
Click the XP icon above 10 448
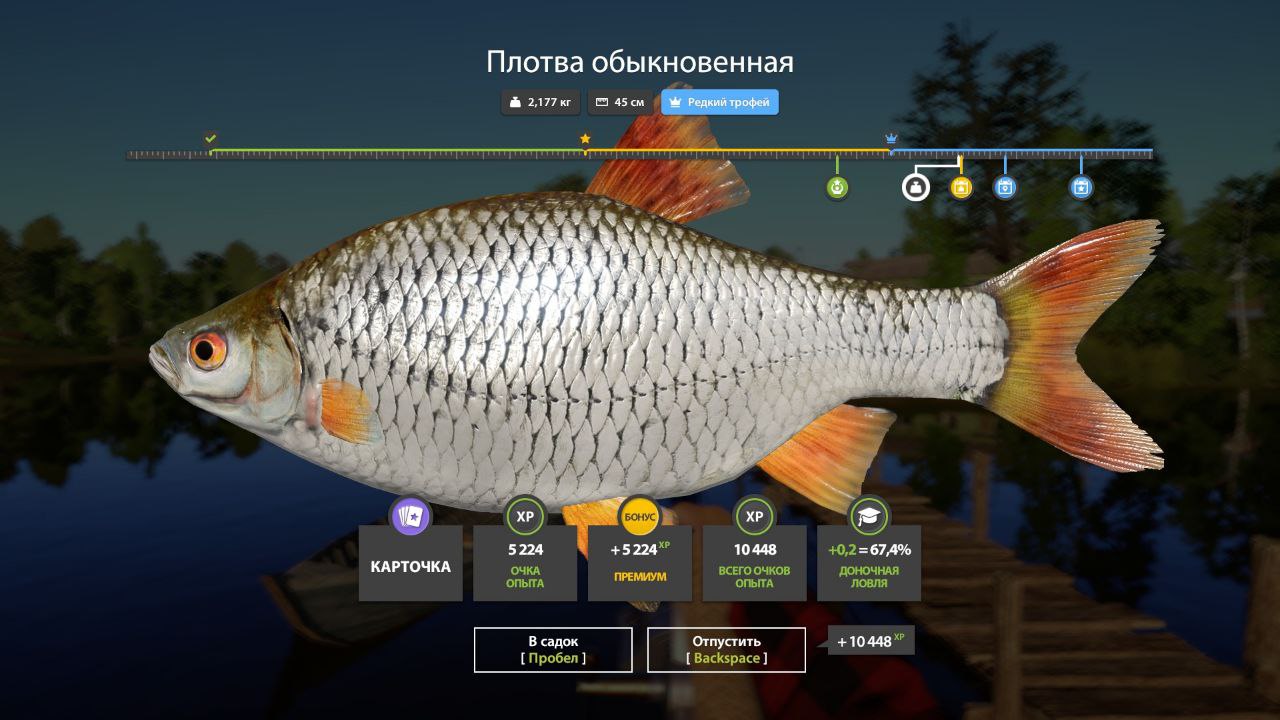point(754,517)
